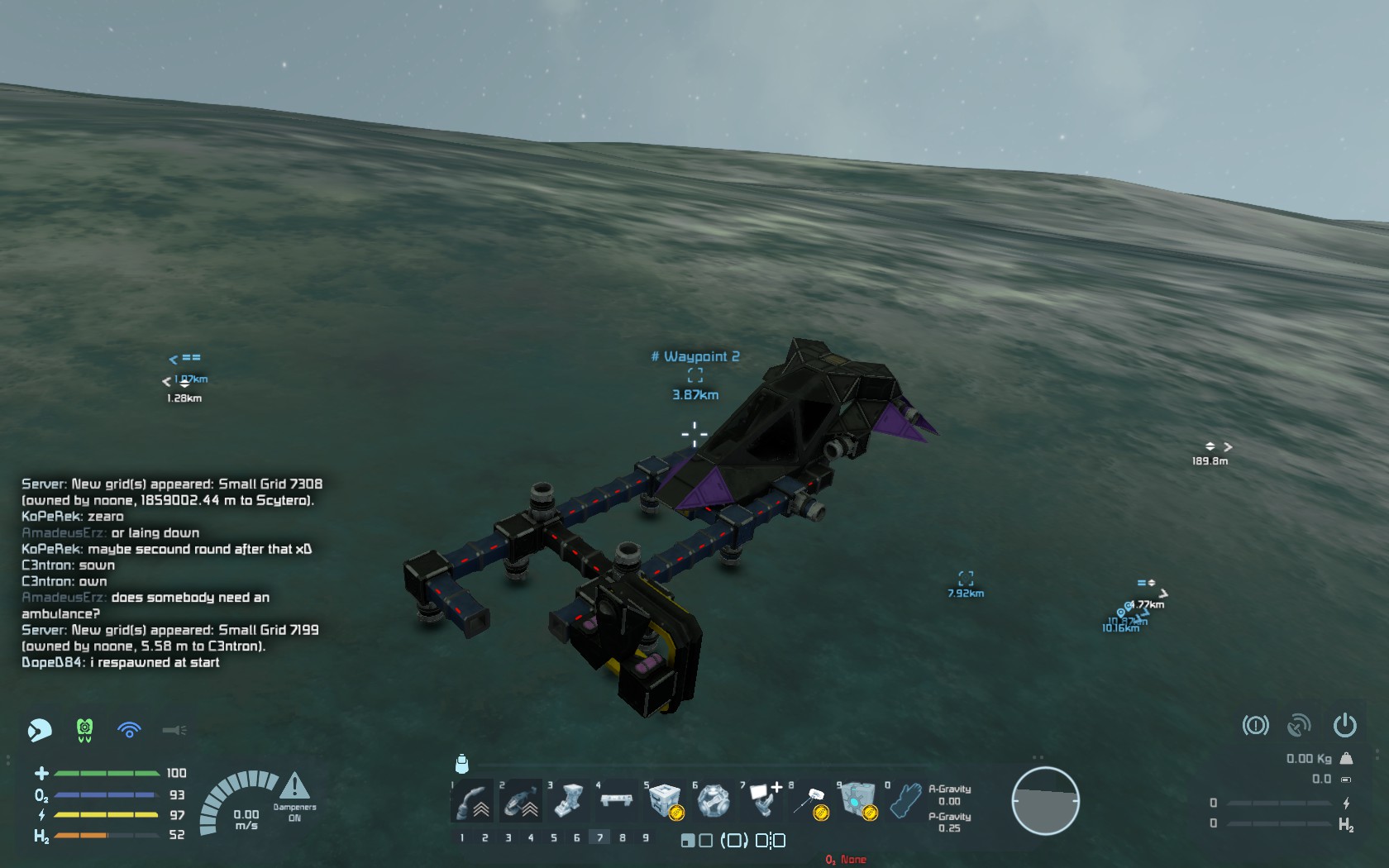Click the parking brake icon
The height and width of the screenshot is (868, 1389).
point(1255,726)
